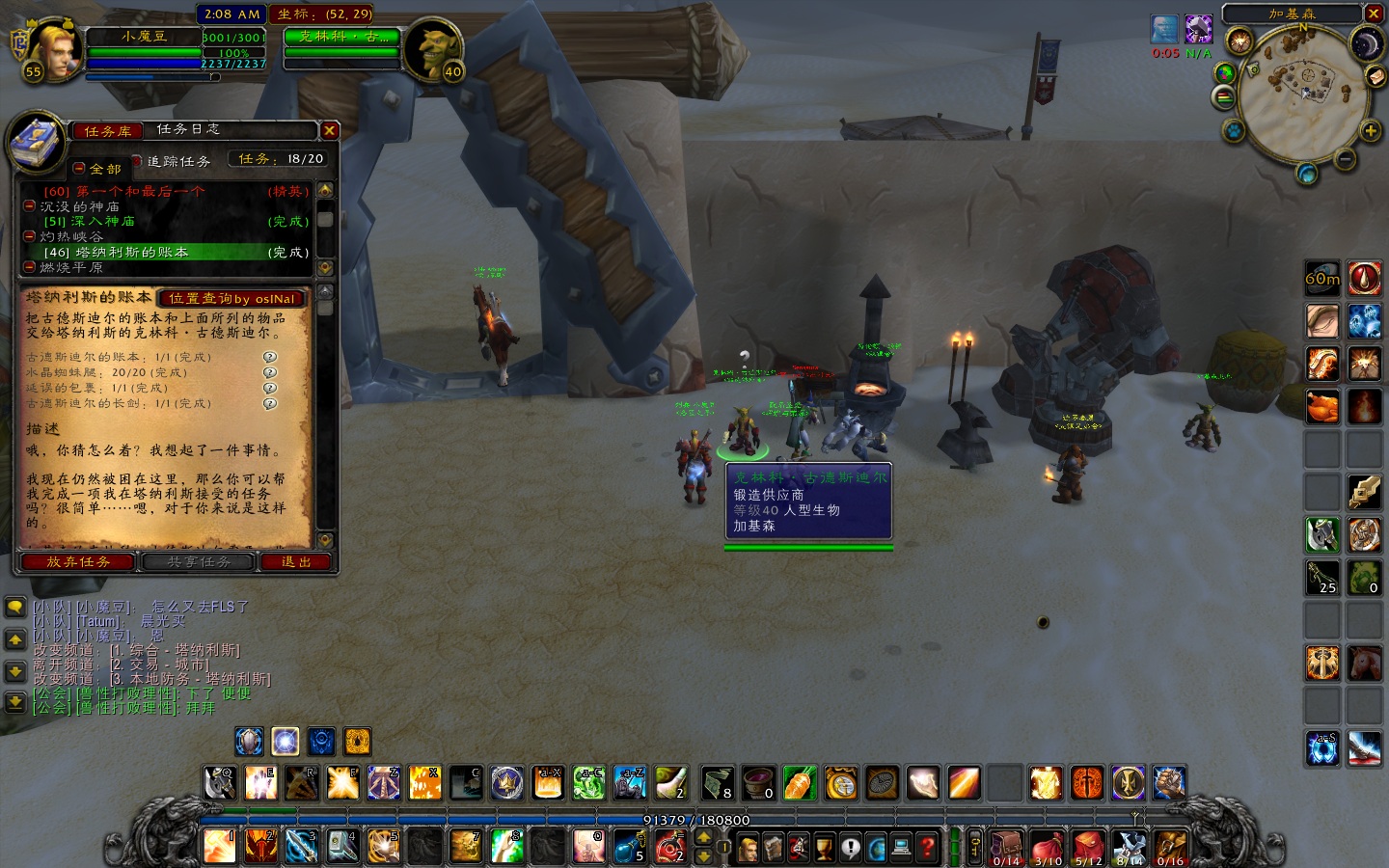Open the character info micro button

(x=748, y=848)
